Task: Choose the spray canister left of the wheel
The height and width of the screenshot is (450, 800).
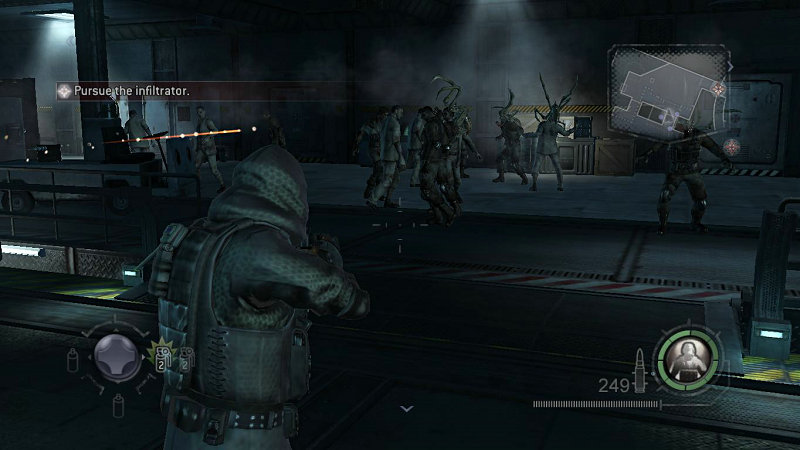Action: coord(73,359)
